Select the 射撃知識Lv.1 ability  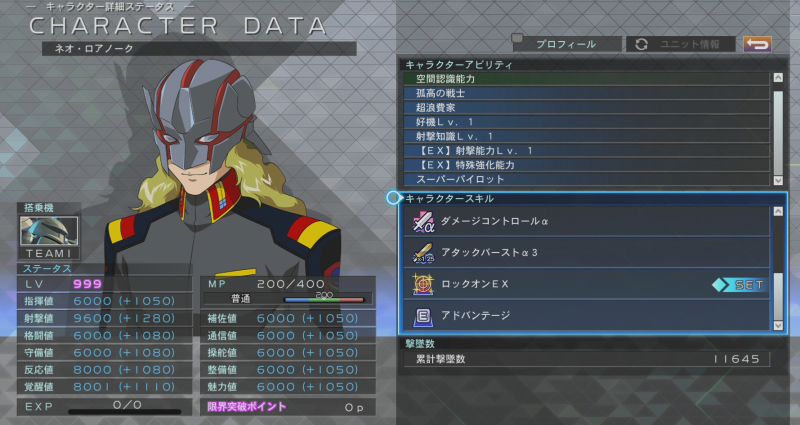tap(586, 136)
